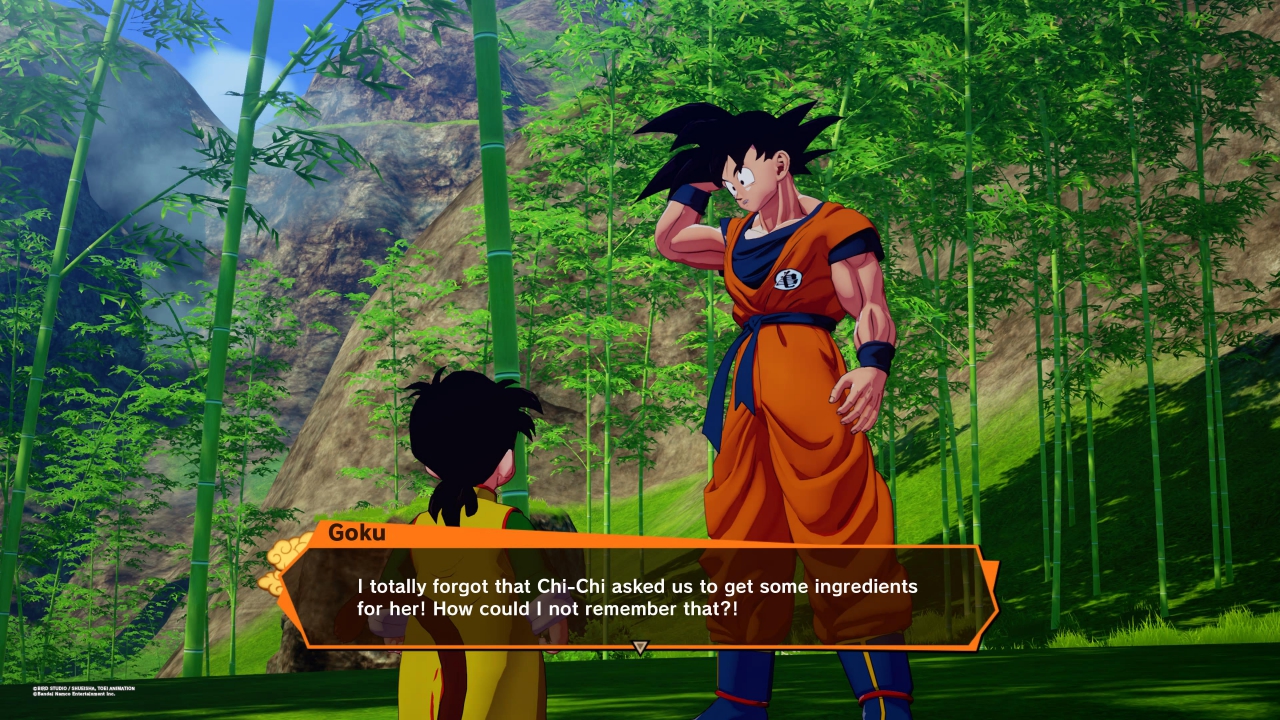
Task: Advance the dialogue with the triangle indicator
Action: 638,646
